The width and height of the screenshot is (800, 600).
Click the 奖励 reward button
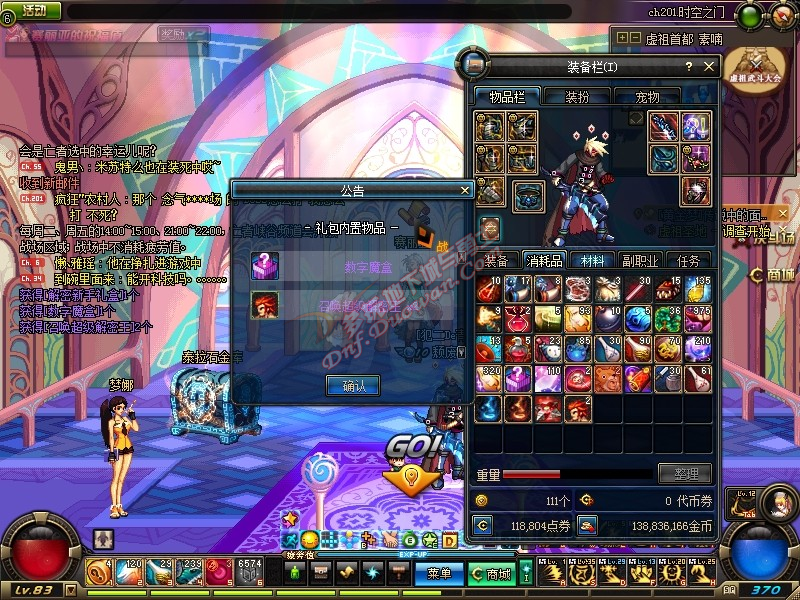point(172,32)
